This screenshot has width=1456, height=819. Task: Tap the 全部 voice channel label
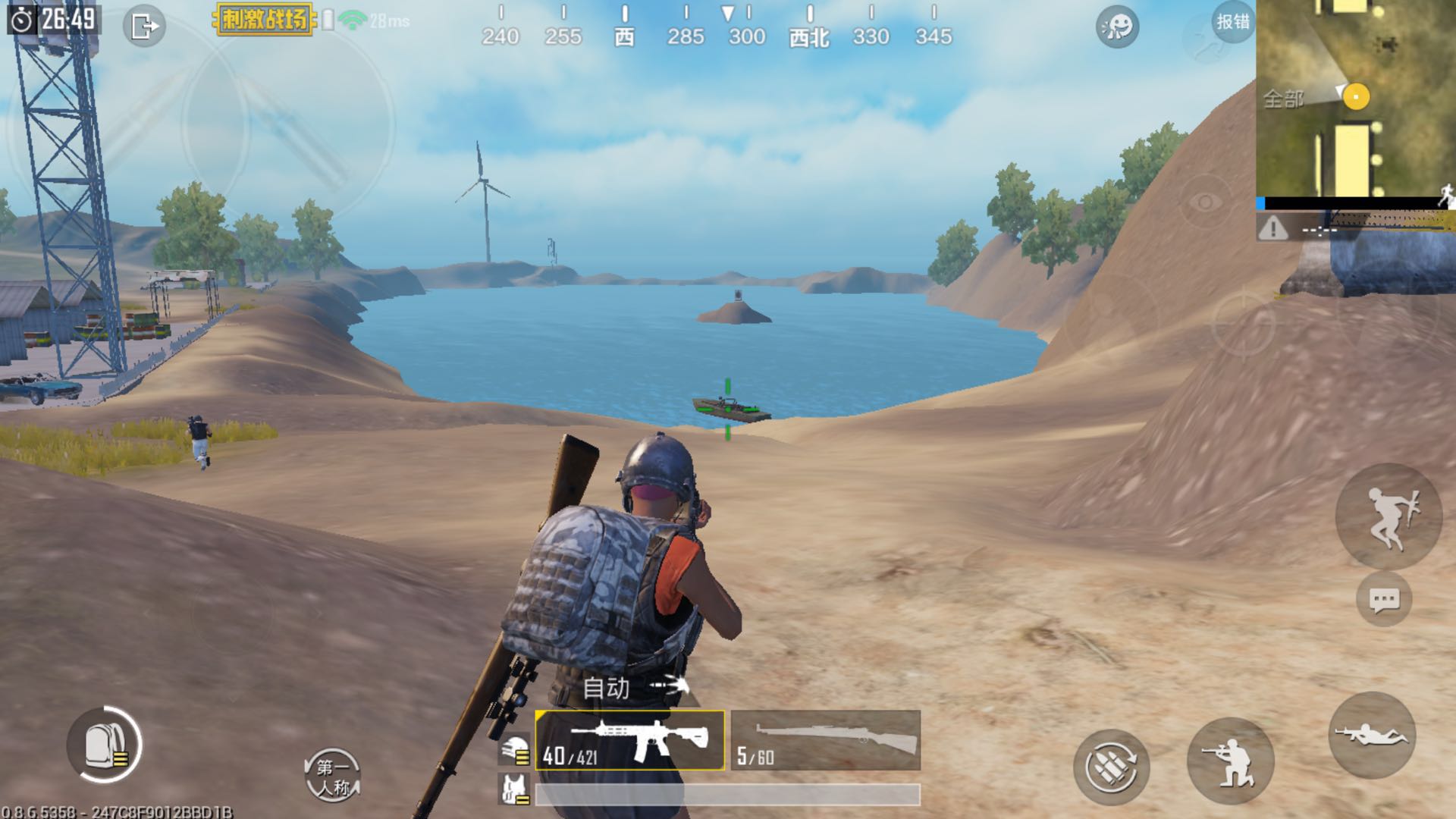1283,99
